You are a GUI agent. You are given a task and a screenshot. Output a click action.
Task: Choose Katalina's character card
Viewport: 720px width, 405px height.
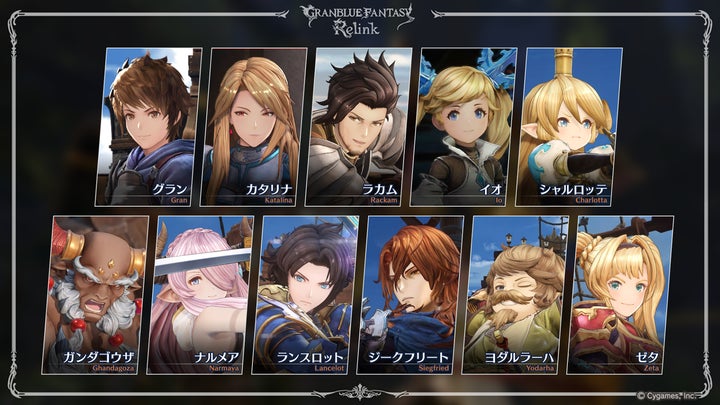coord(255,125)
